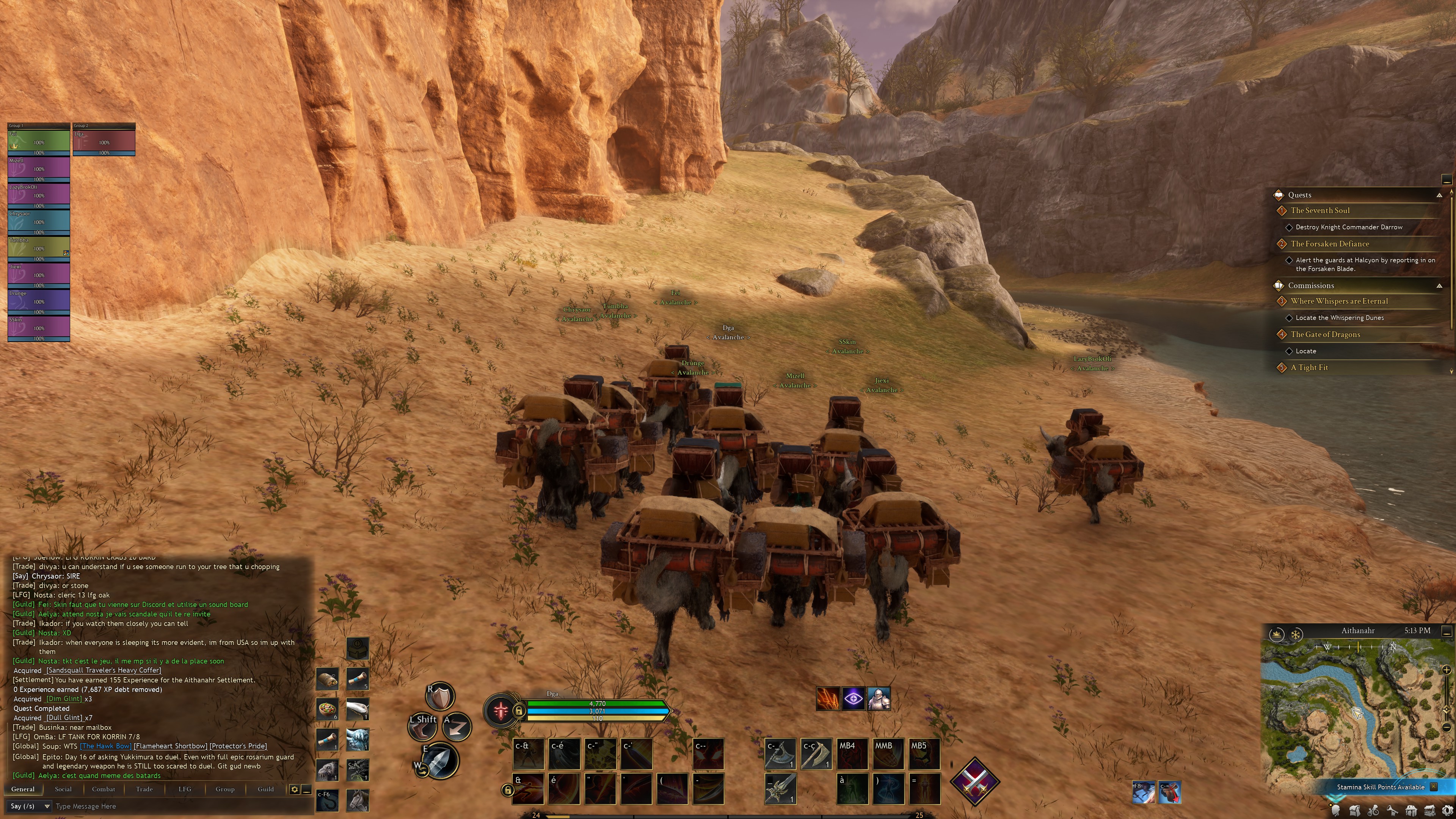Select the LFG chat tab
The width and height of the screenshot is (1456, 819).
(185, 789)
